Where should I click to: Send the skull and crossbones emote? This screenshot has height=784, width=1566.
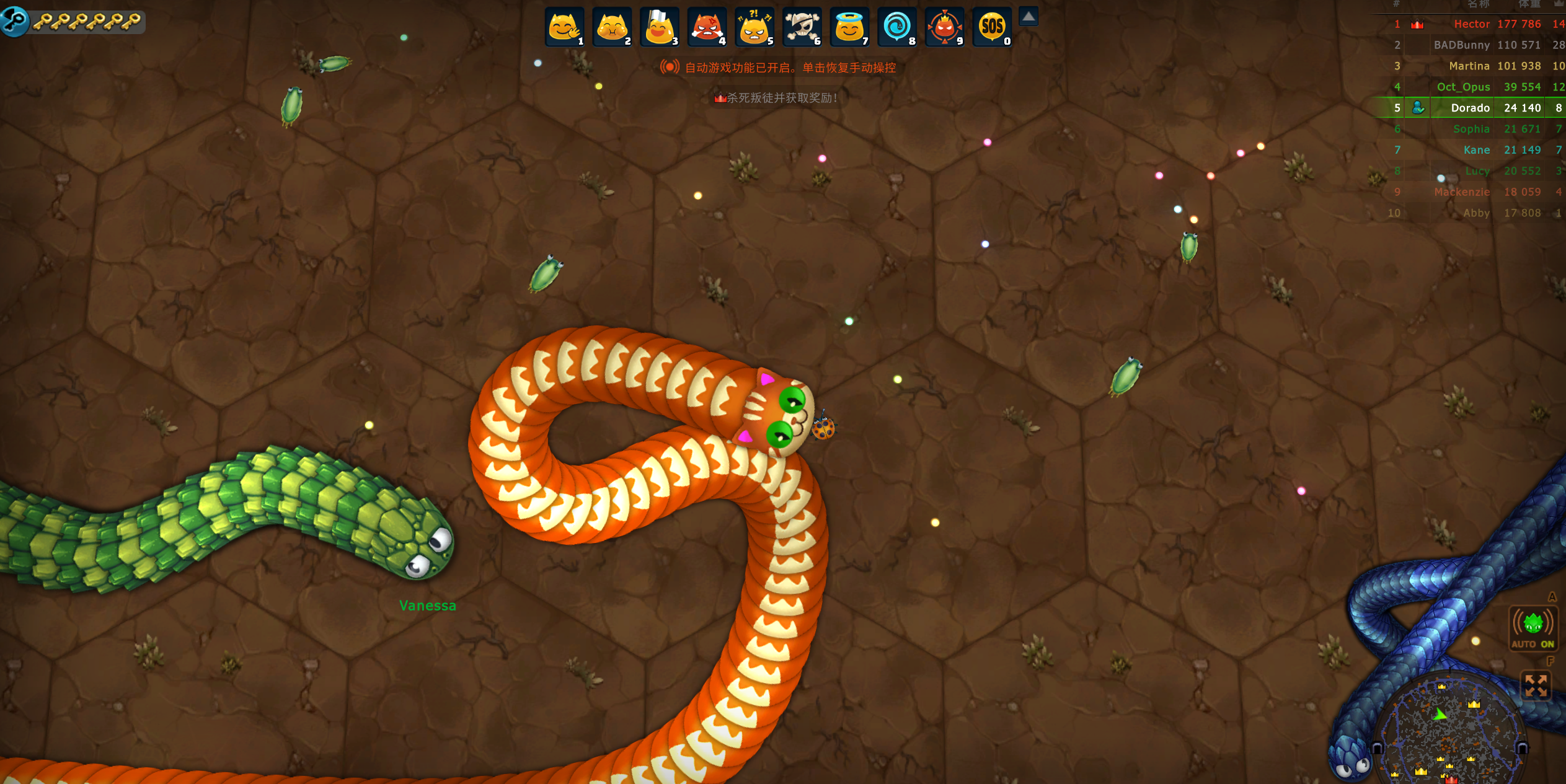(802, 27)
